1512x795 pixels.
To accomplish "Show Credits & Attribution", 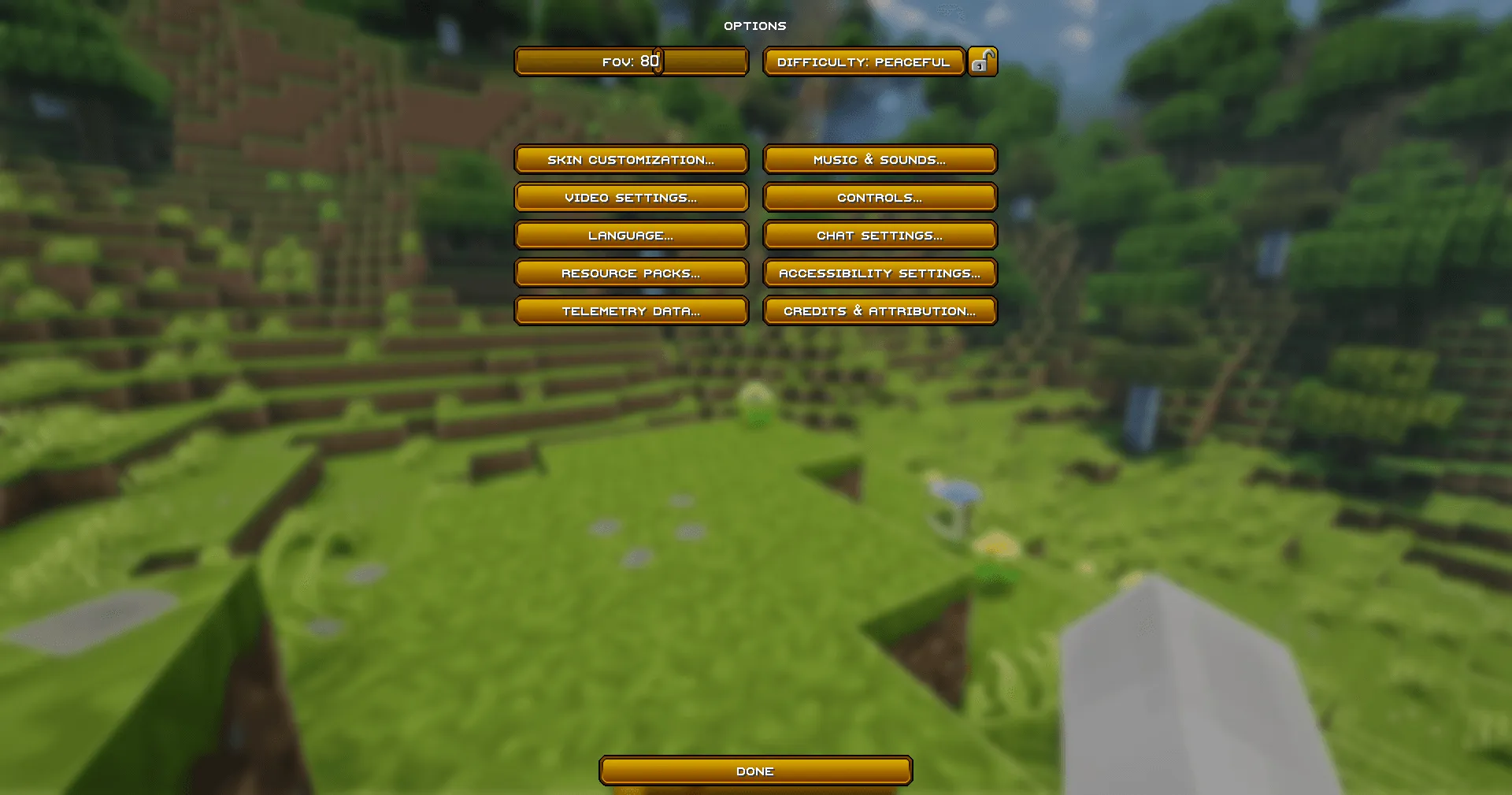I will coord(880,310).
